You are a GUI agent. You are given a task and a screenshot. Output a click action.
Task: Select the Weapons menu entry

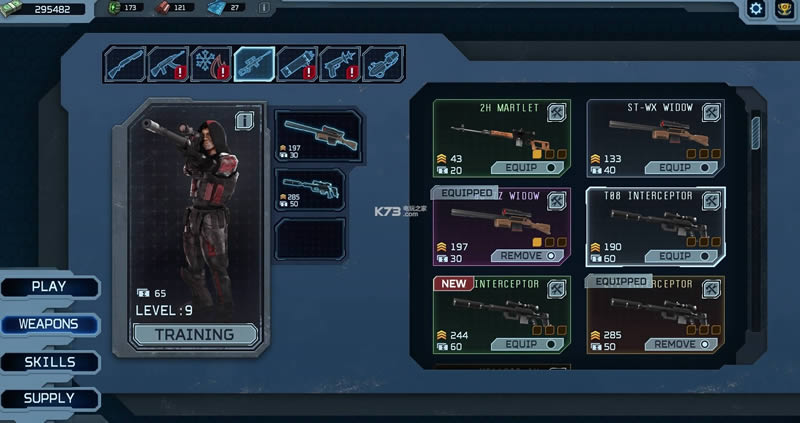[x=49, y=325]
